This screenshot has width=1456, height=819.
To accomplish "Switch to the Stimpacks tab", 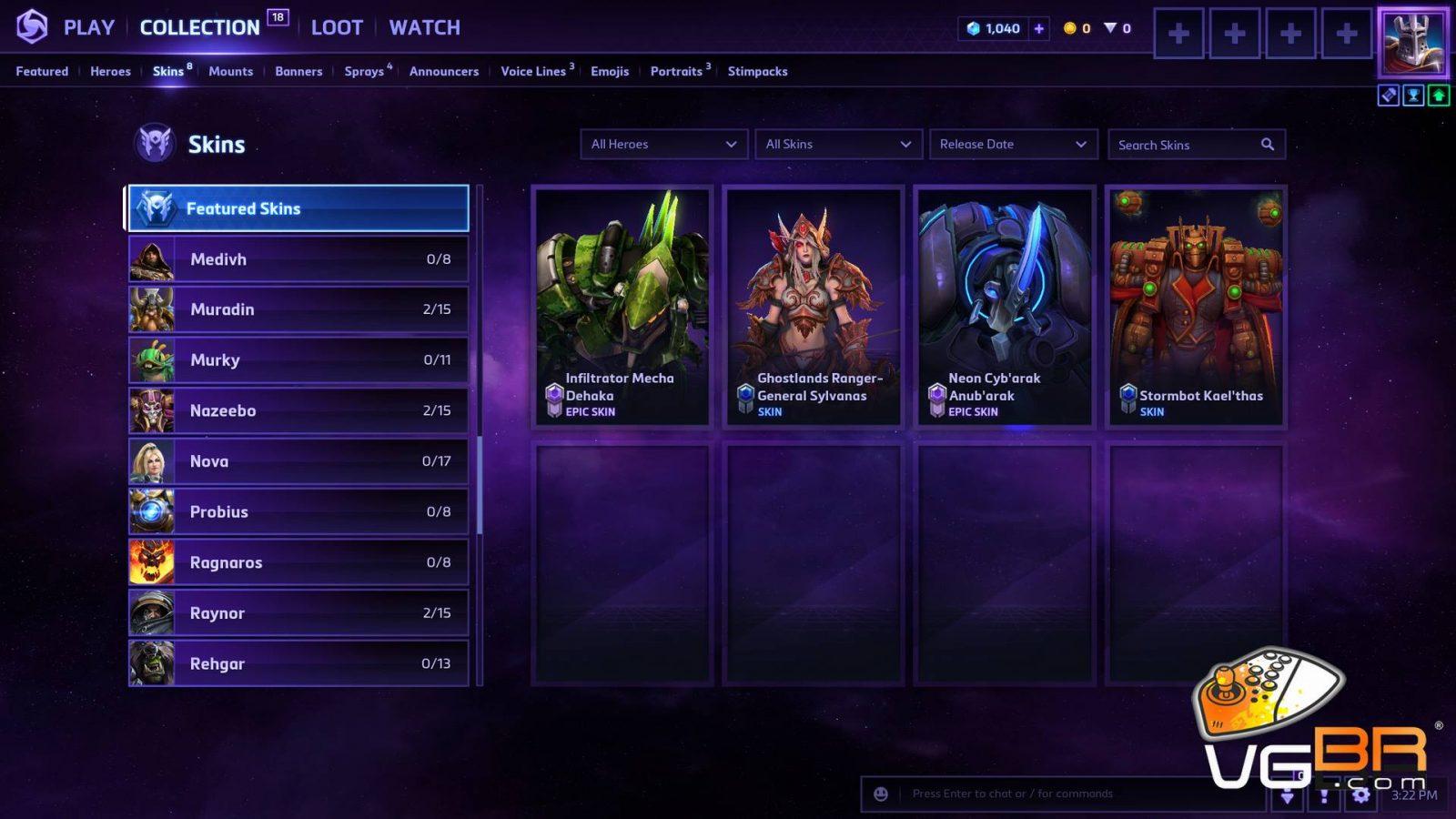I will (x=757, y=71).
